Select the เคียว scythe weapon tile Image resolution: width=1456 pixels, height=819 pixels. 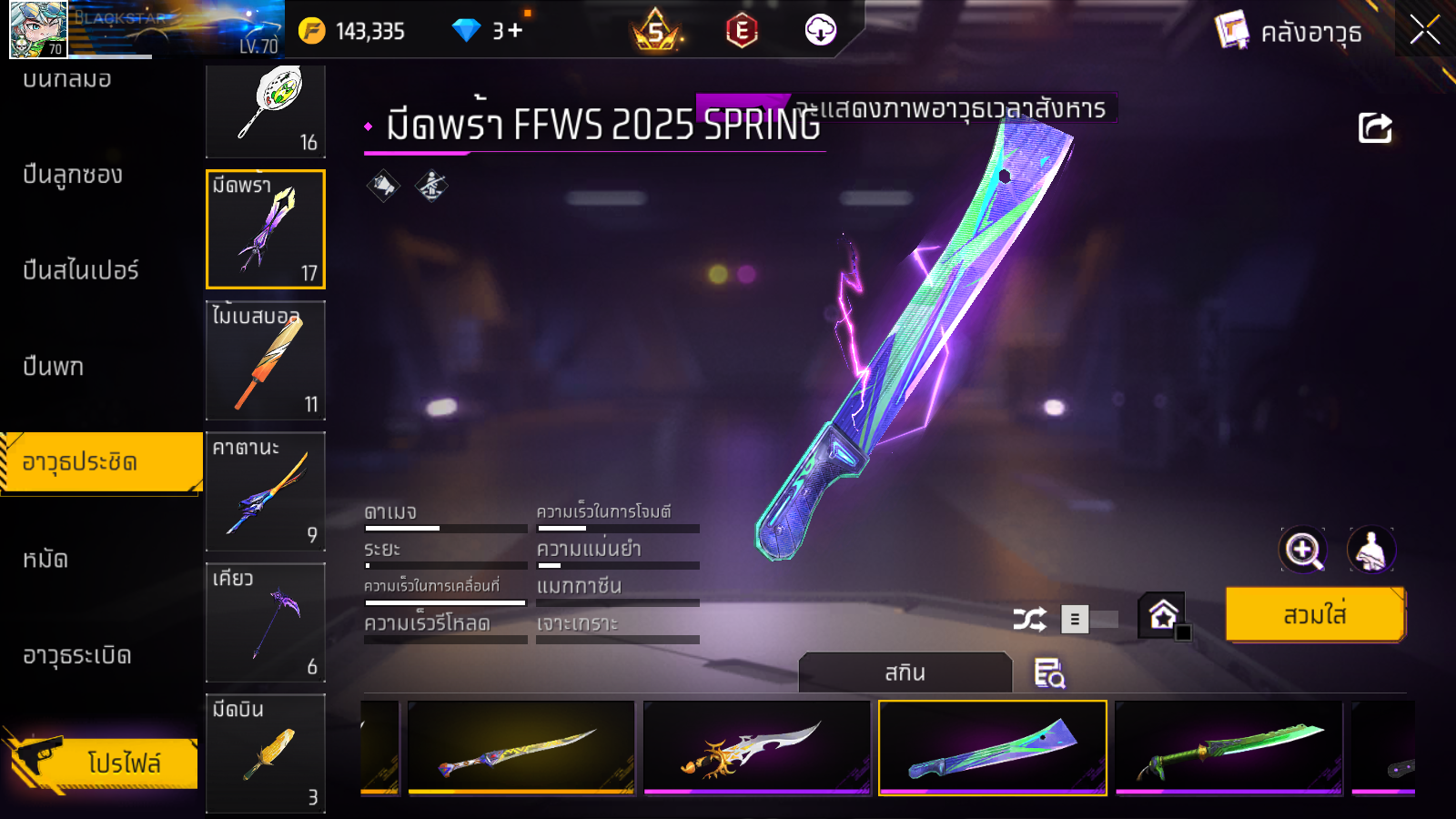(x=266, y=622)
